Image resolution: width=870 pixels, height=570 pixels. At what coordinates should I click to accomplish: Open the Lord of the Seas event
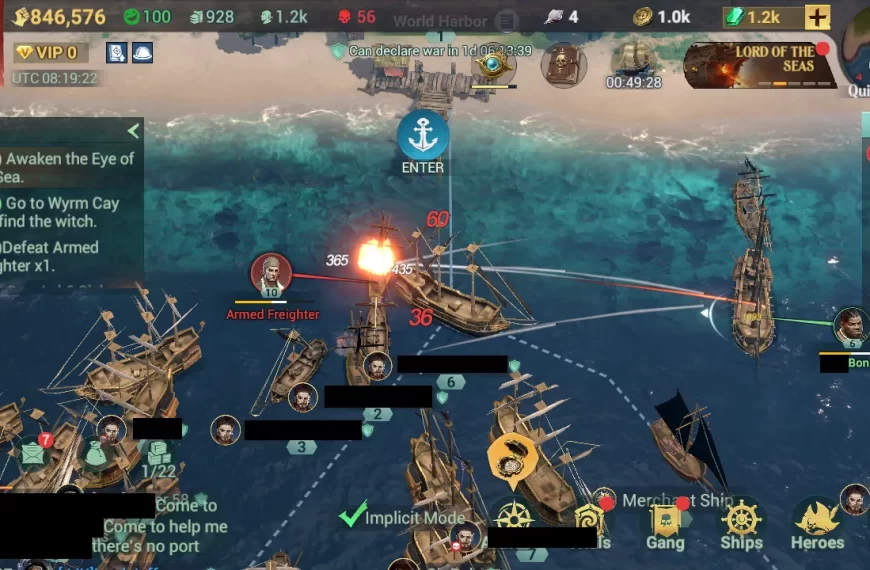762,66
